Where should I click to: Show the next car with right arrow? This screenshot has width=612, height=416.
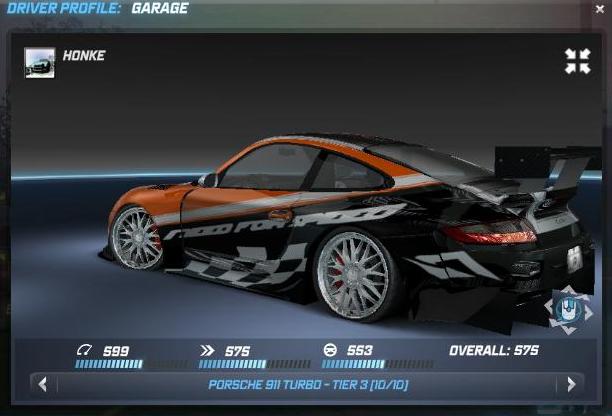pos(571,384)
